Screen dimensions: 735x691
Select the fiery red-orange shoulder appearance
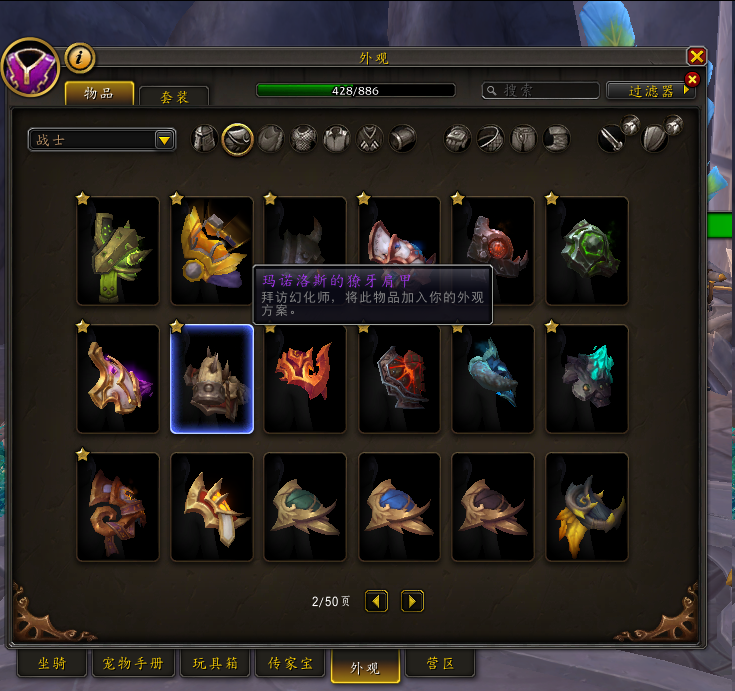click(305, 378)
